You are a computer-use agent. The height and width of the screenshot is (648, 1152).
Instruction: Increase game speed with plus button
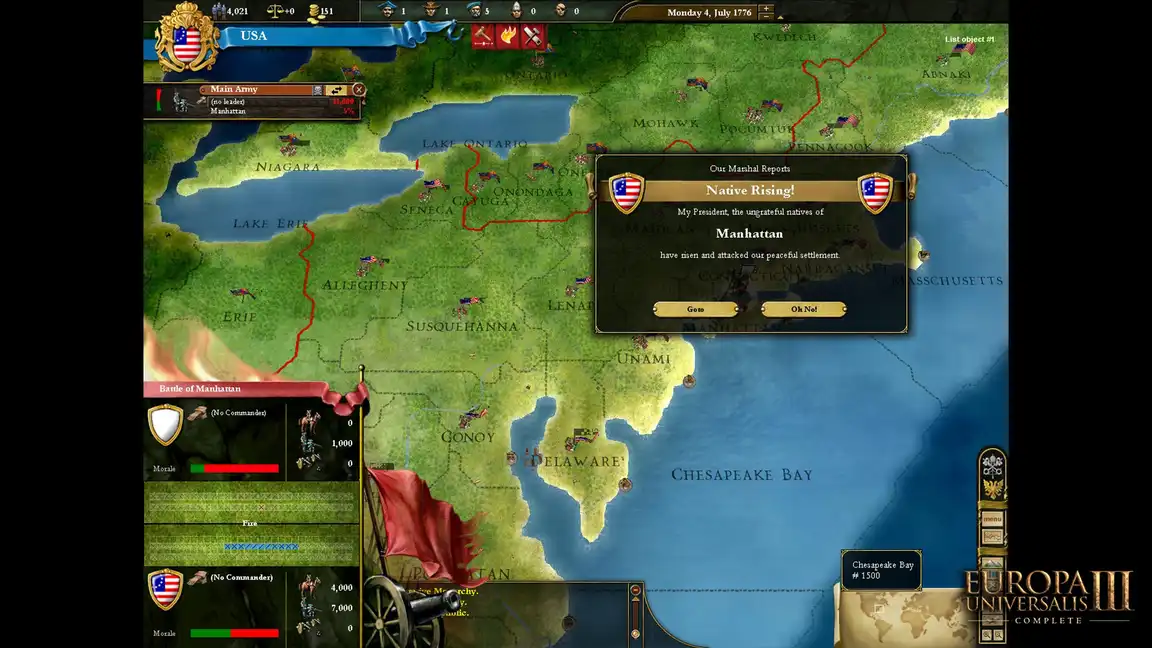tap(766, 9)
